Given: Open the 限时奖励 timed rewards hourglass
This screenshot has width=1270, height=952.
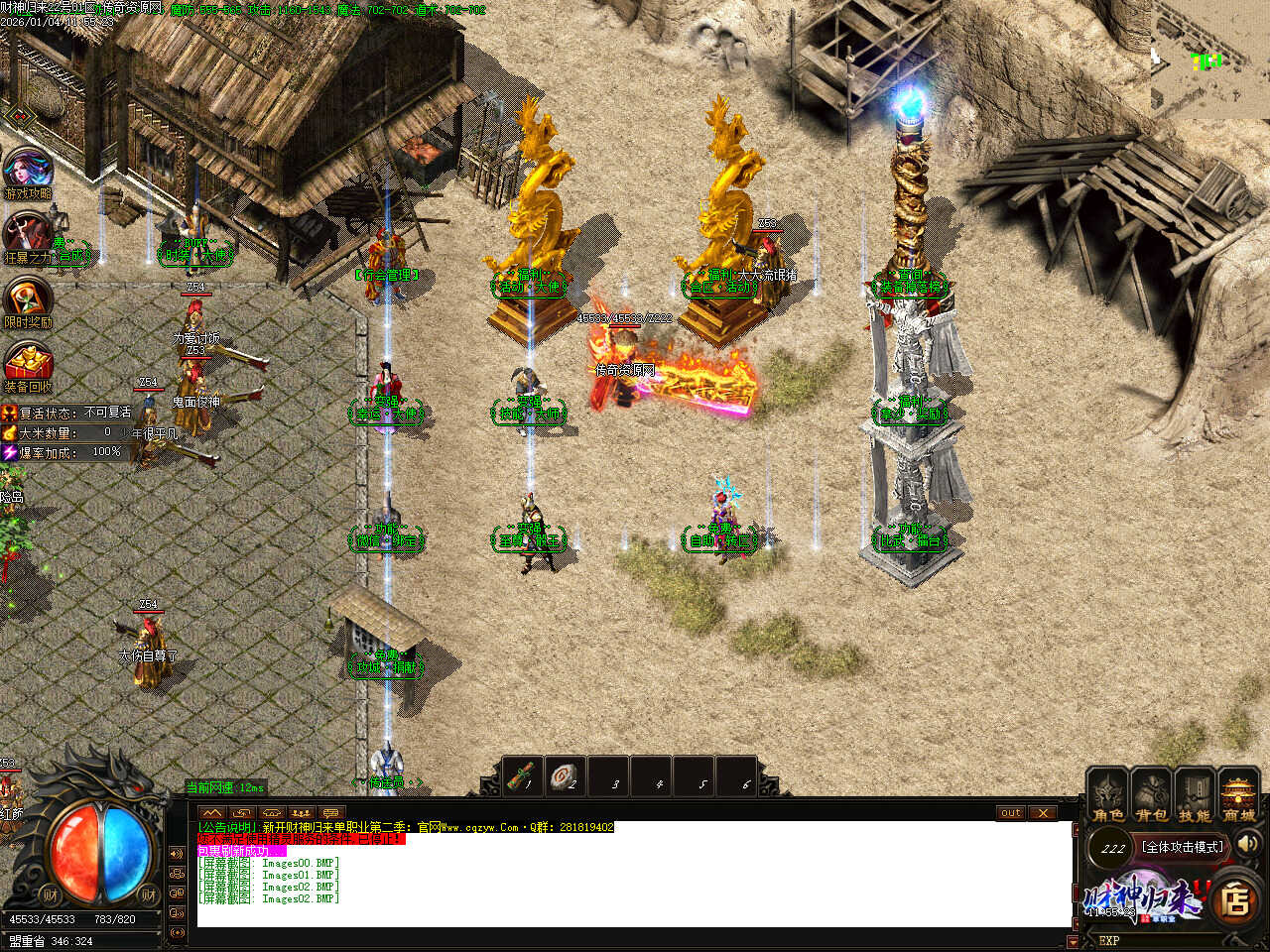Looking at the screenshot, I should pyautogui.click(x=28, y=299).
